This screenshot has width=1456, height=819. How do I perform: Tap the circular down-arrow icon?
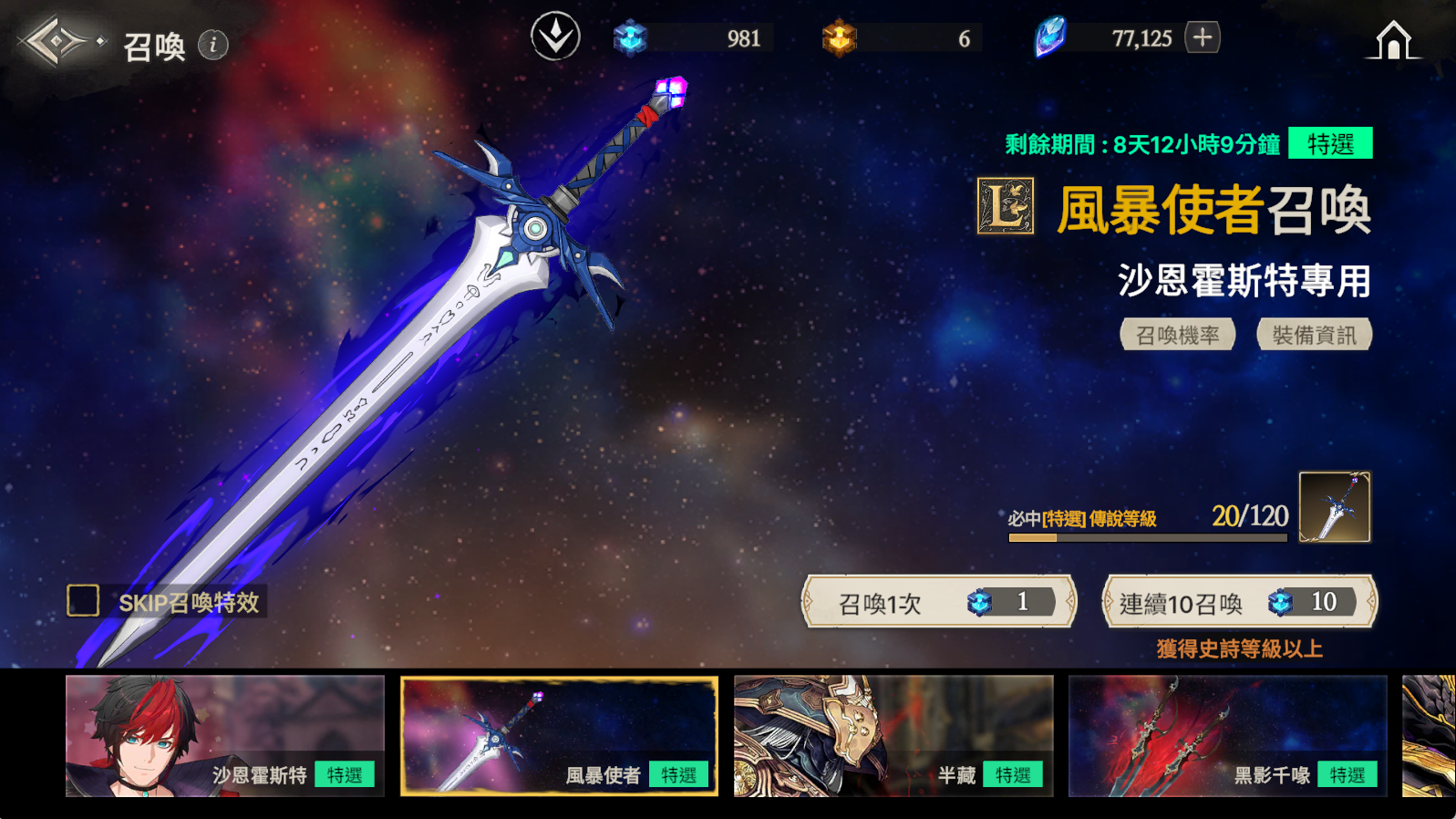pyautogui.click(x=555, y=37)
